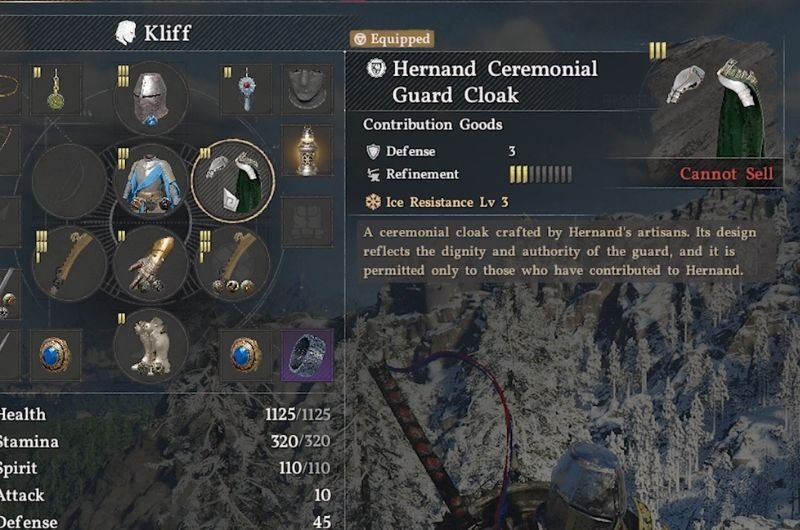Click the equipped Hernand Ceremonial Guard Cloak slot

point(233,181)
